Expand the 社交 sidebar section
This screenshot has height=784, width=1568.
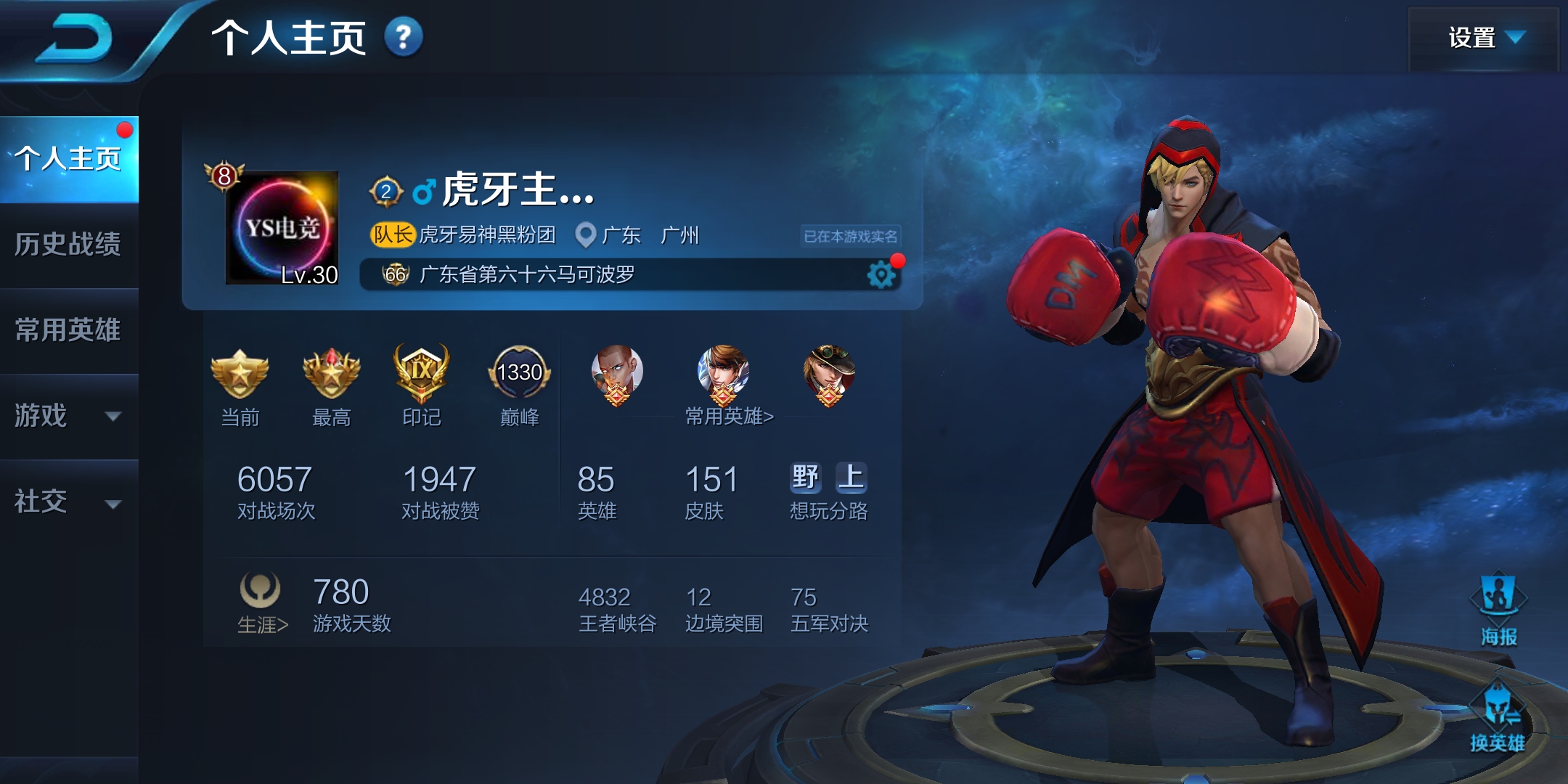69,502
